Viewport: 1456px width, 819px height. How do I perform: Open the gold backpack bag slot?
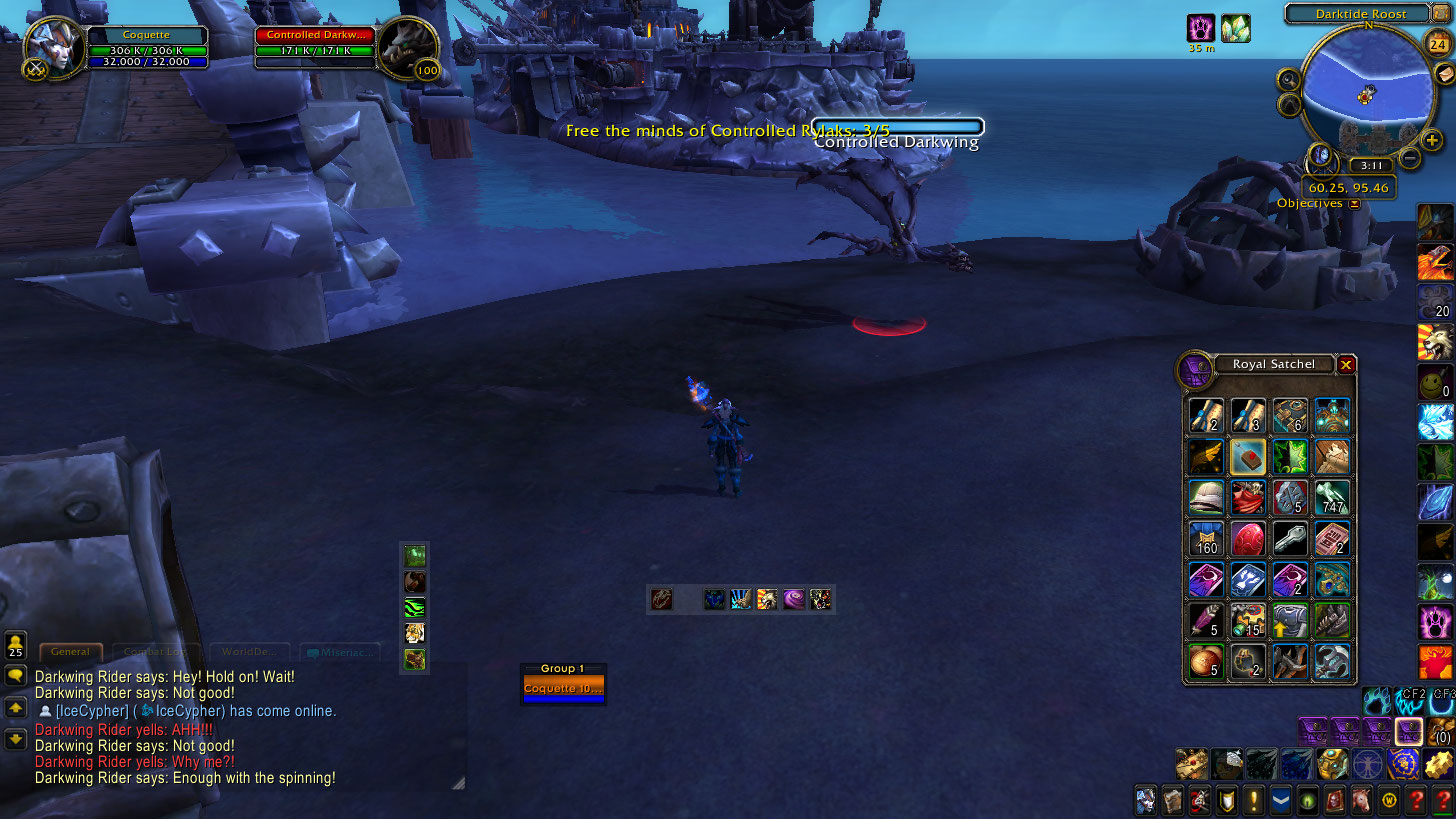[1441, 730]
